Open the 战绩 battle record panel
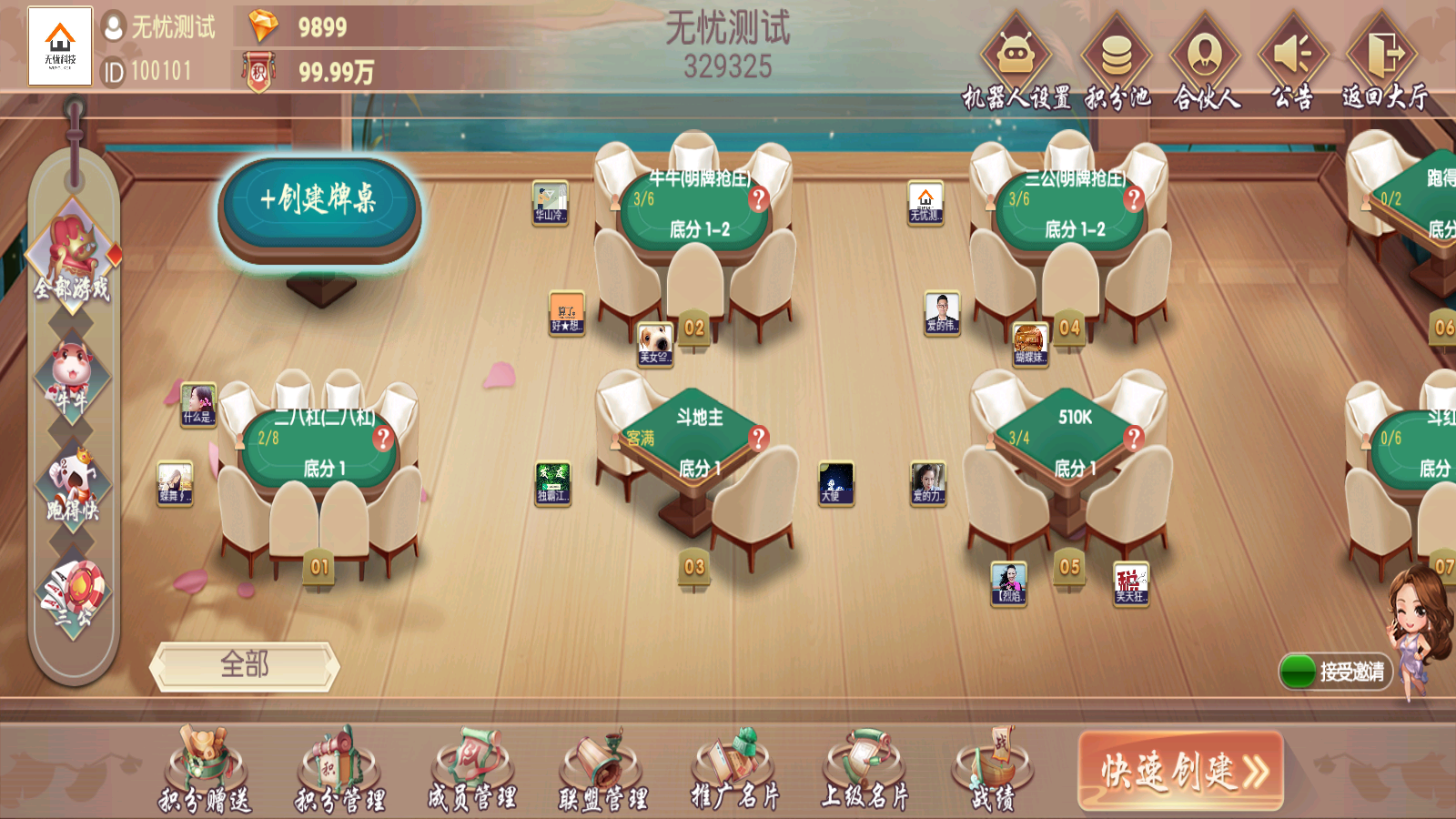 pos(992,769)
